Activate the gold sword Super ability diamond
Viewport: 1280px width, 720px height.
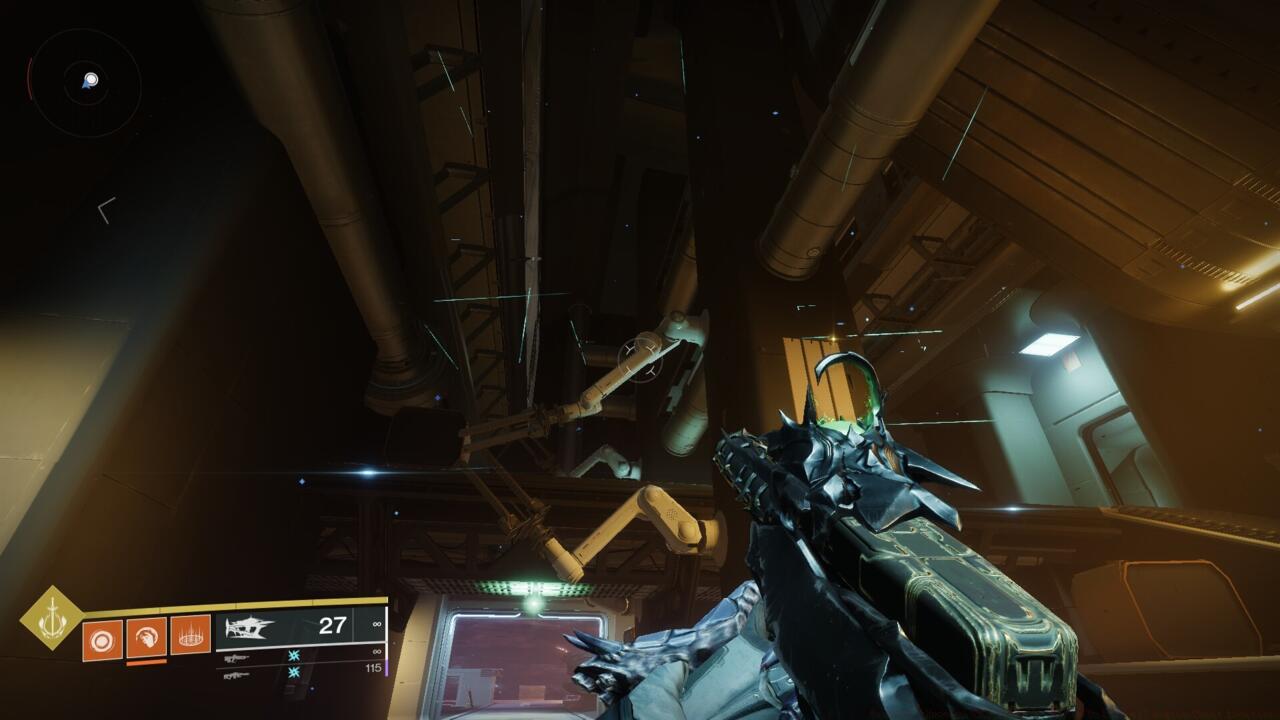pyautogui.click(x=52, y=618)
